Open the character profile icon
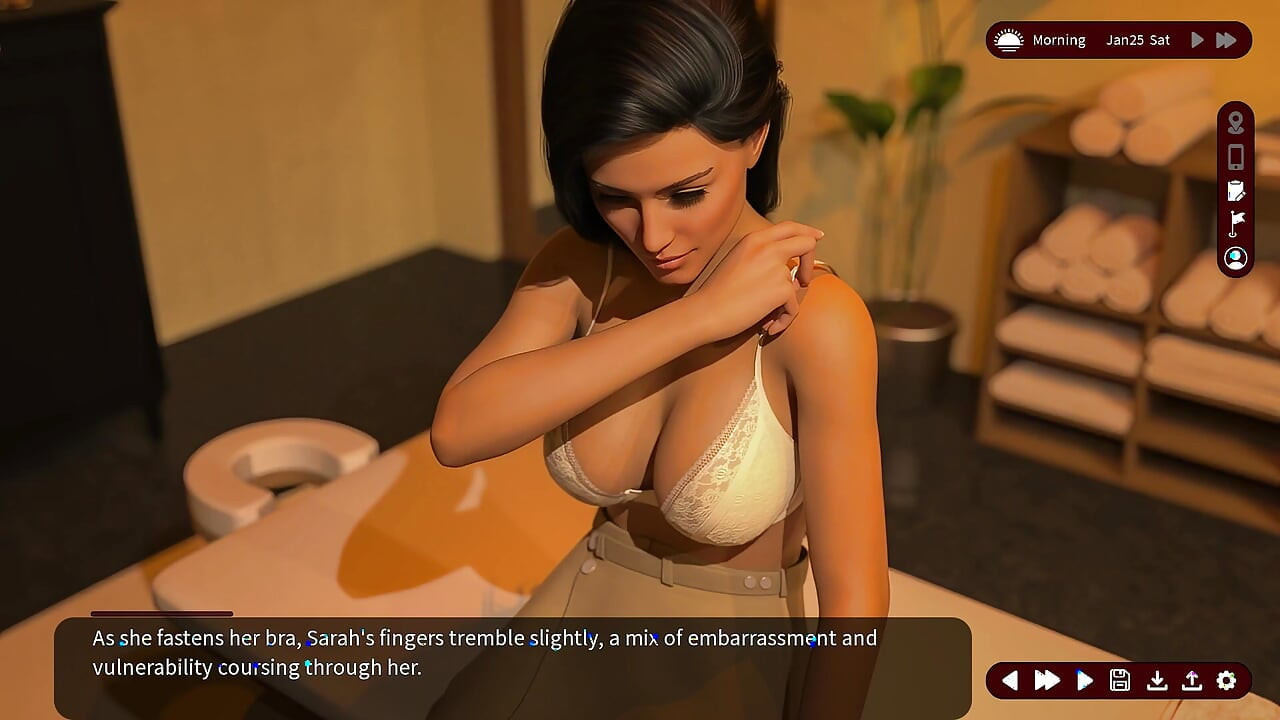Screen dimensions: 1280x720 click(1236, 258)
